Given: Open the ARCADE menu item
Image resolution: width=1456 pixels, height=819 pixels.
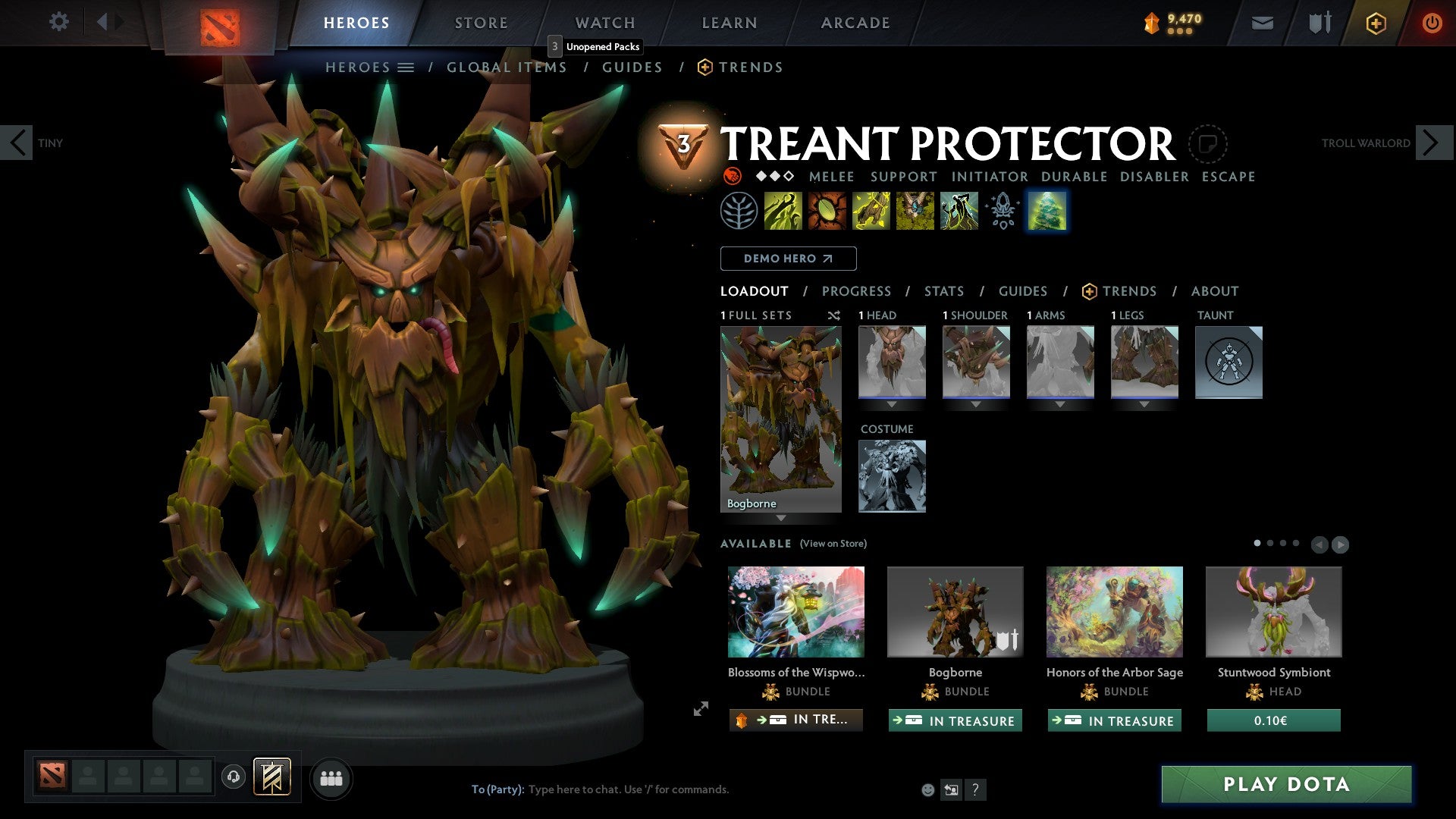Looking at the screenshot, I should 855,23.
